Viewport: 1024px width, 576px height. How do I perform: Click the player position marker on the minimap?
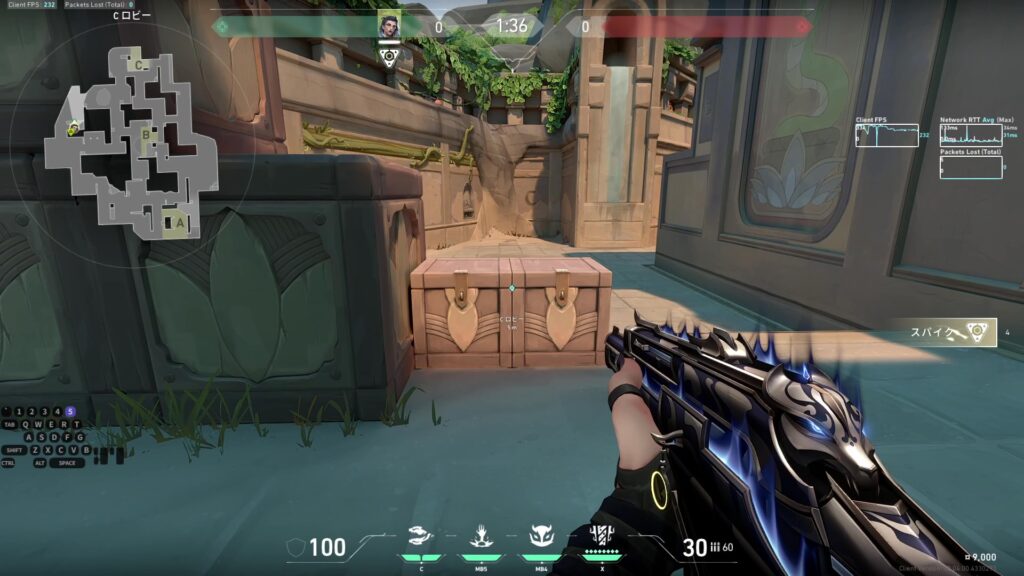(72, 127)
